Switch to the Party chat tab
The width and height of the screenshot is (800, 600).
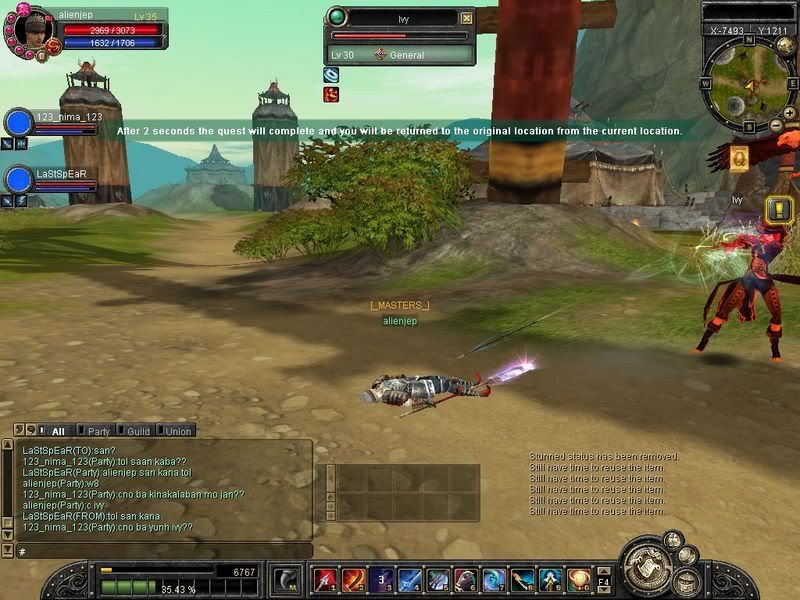(98, 432)
